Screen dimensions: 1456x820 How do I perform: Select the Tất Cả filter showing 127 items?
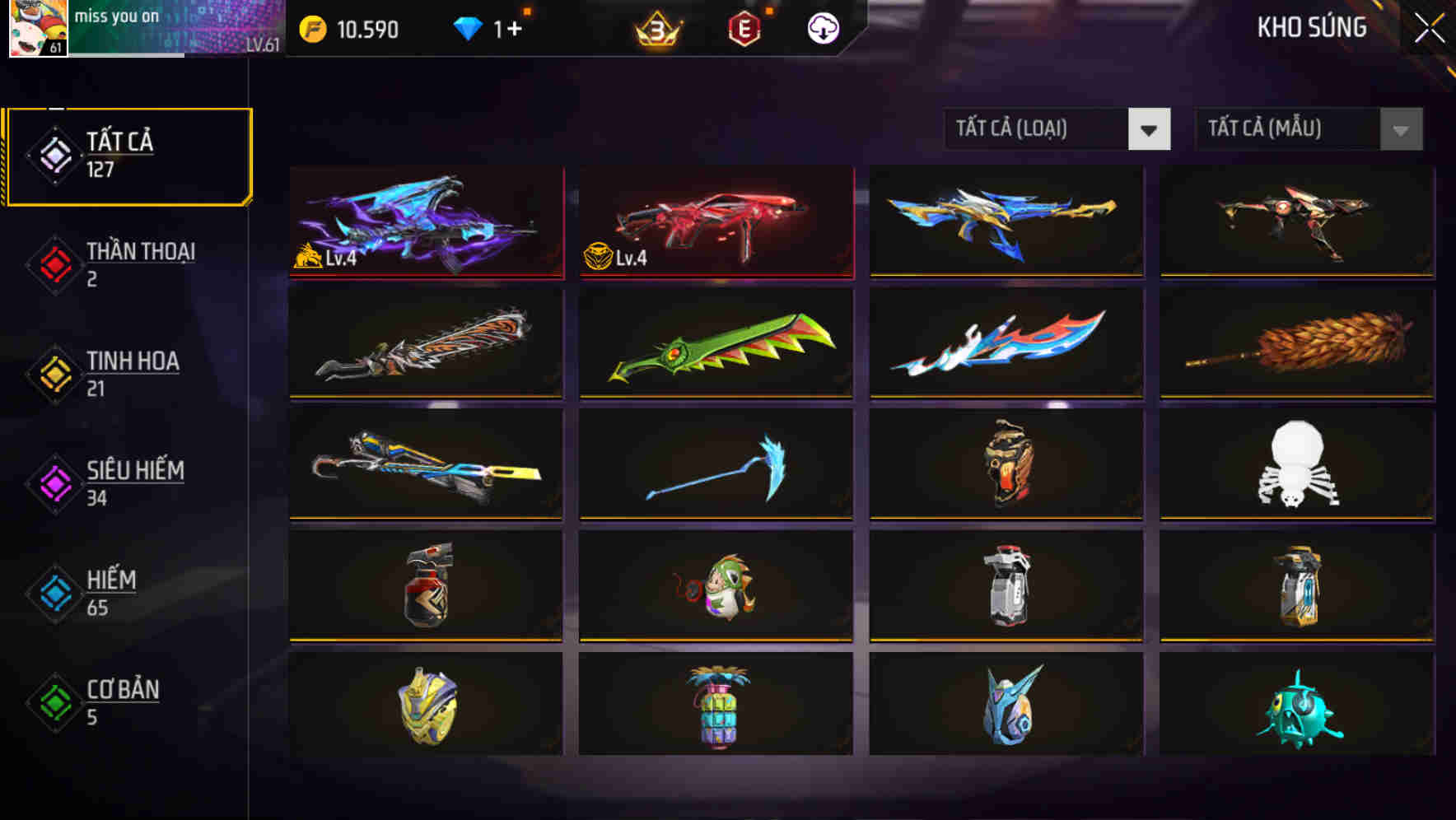128,155
